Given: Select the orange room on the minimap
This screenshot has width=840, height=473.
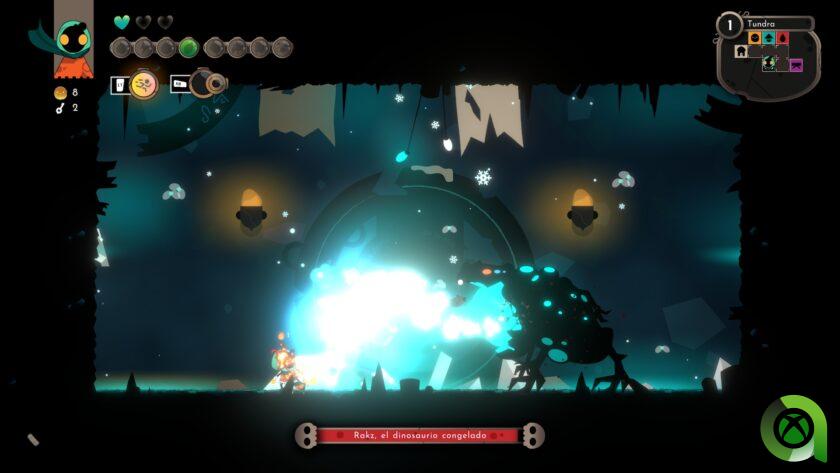Looking at the screenshot, I should click(x=755, y=39).
